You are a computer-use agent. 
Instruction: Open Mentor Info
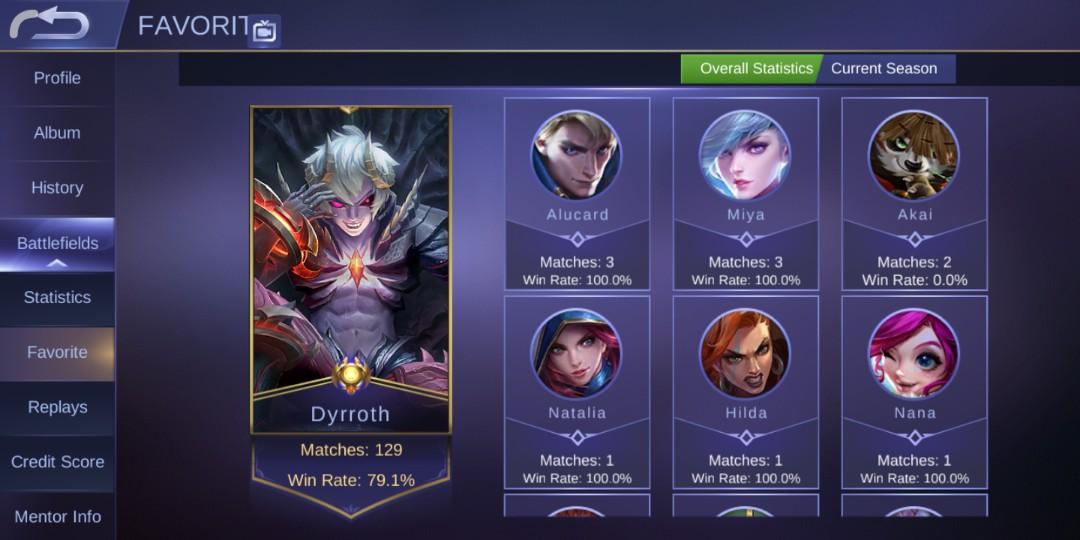point(57,517)
